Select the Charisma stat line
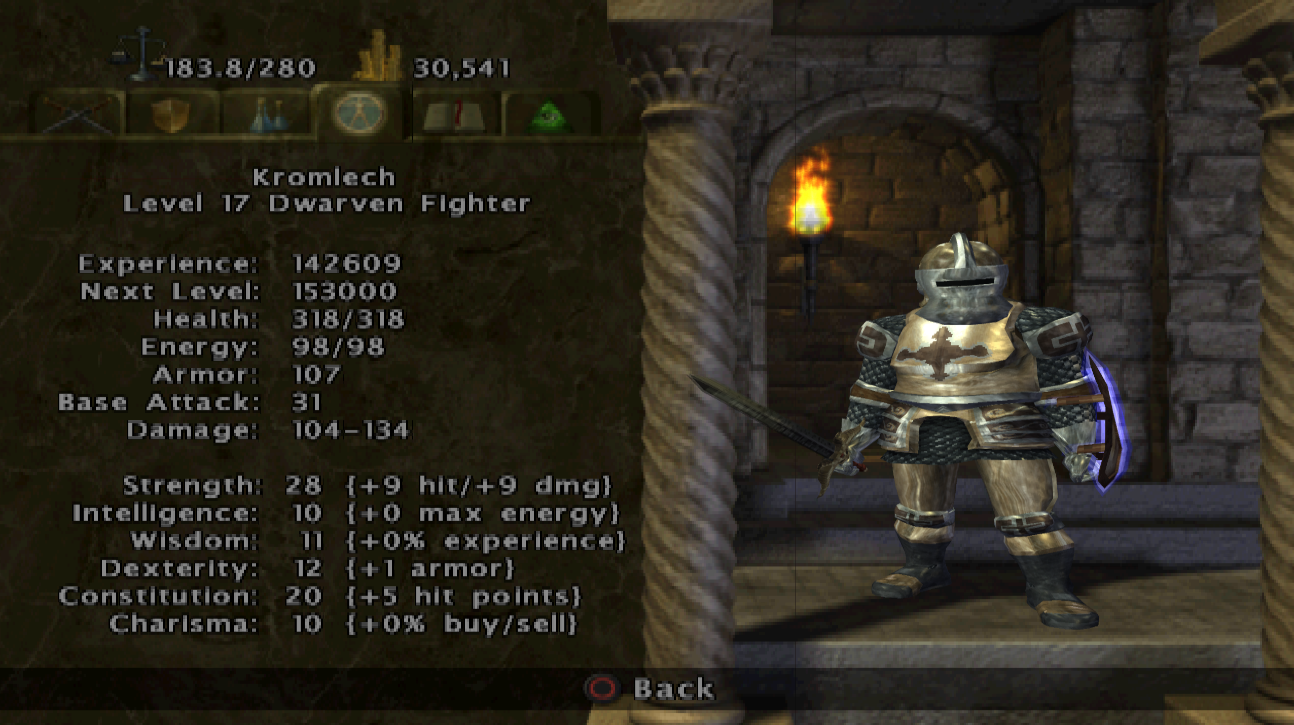Viewport: 1294px width, 725px height. tap(300, 622)
